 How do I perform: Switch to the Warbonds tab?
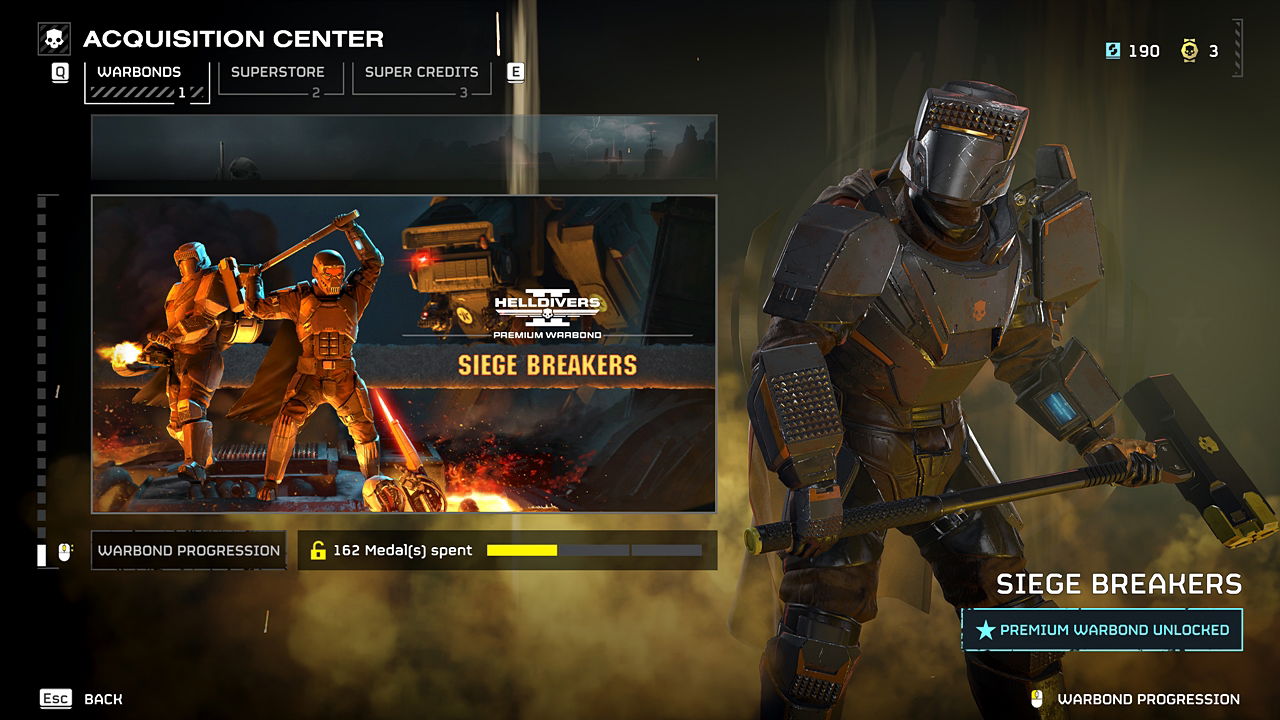pyautogui.click(x=146, y=80)
